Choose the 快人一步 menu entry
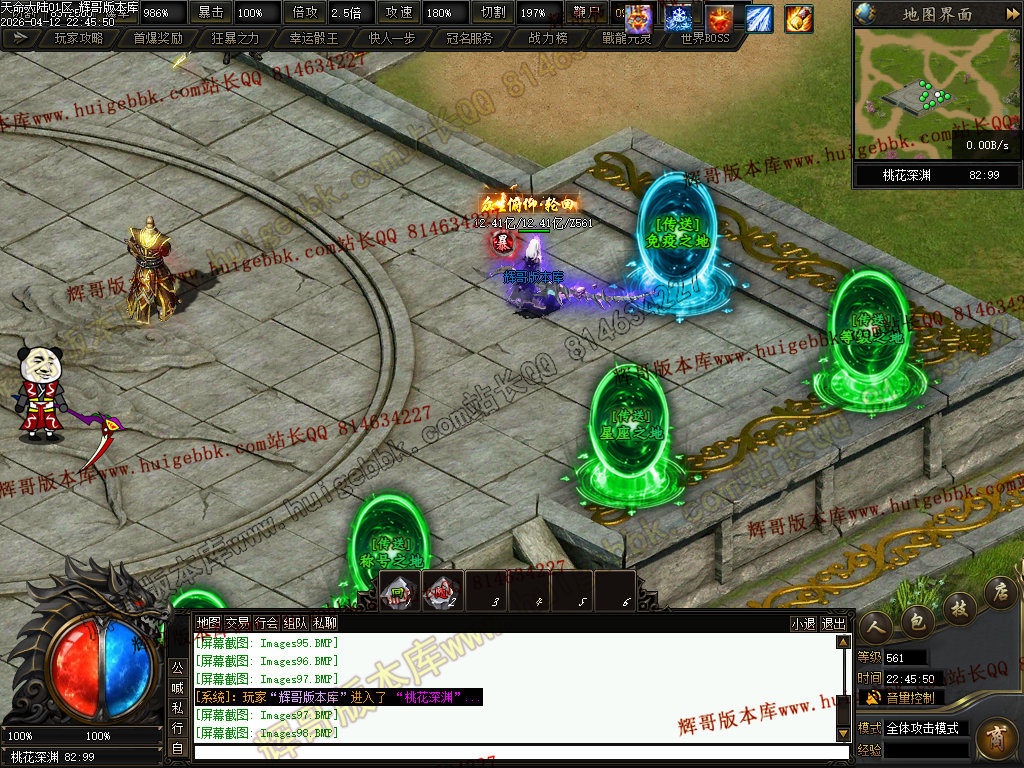 coord(391,38)
